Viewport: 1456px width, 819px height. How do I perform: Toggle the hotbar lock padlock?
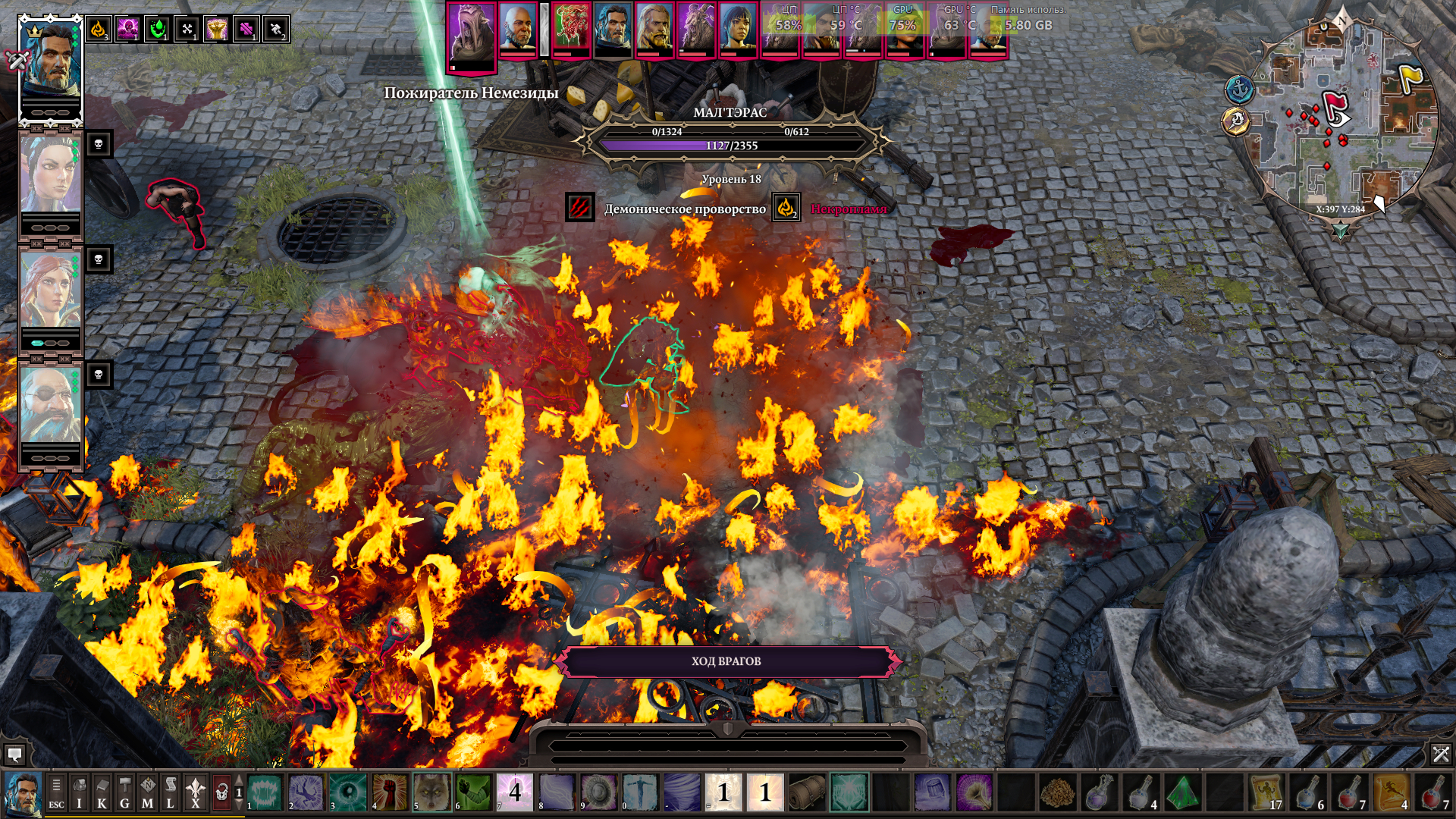(x=221, y=793)
